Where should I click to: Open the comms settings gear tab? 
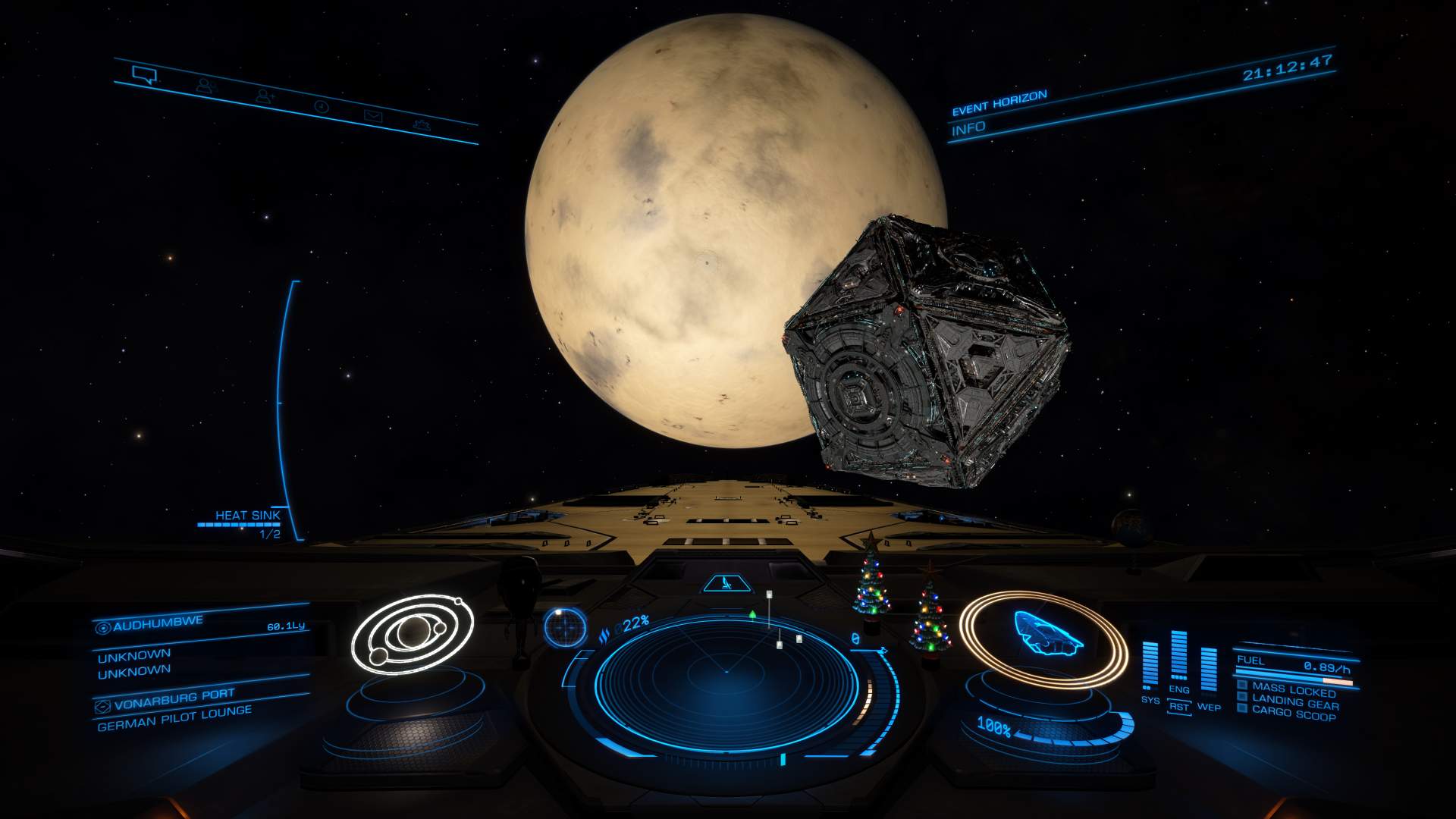422,124
